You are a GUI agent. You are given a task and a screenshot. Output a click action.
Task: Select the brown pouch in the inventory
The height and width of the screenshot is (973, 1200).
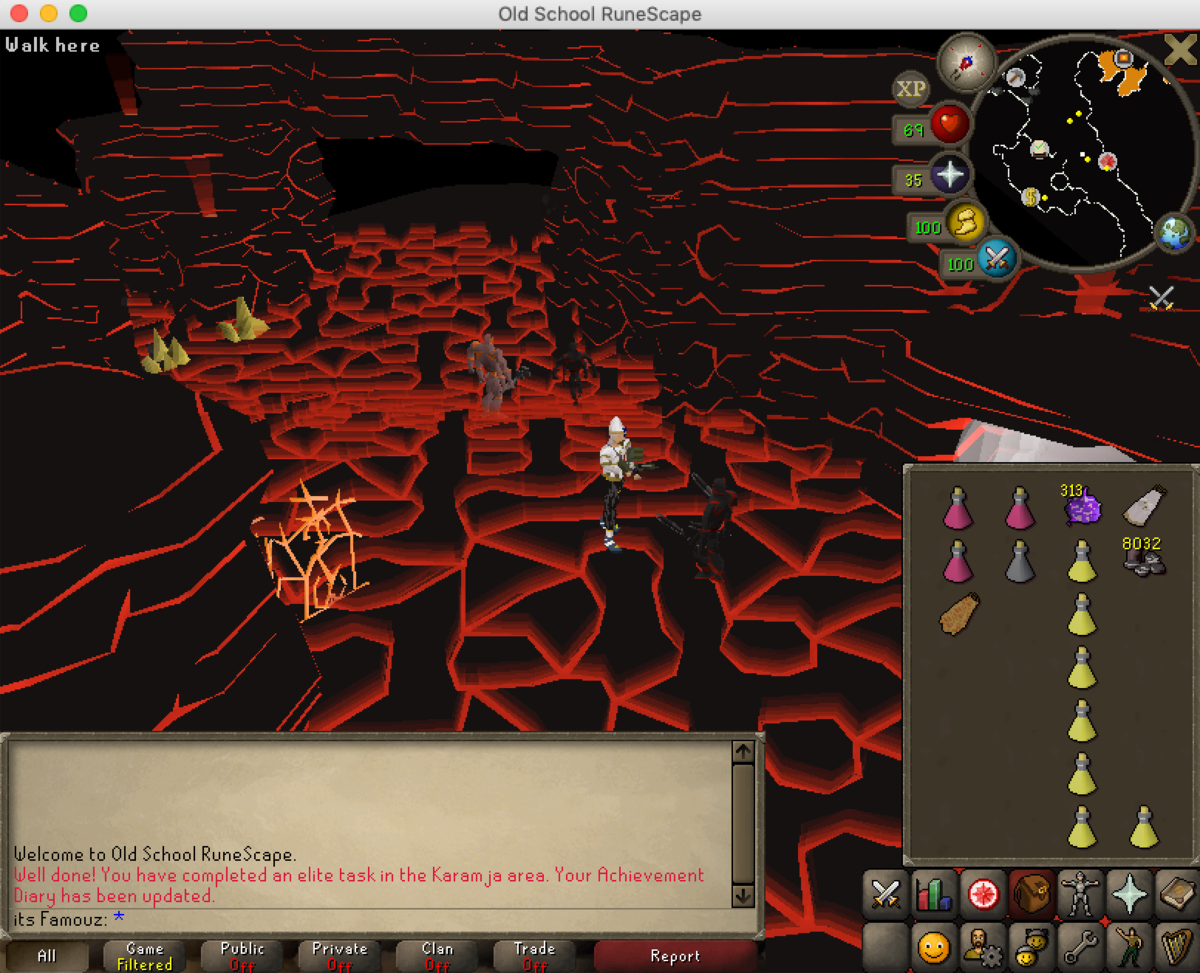[958, 613]
